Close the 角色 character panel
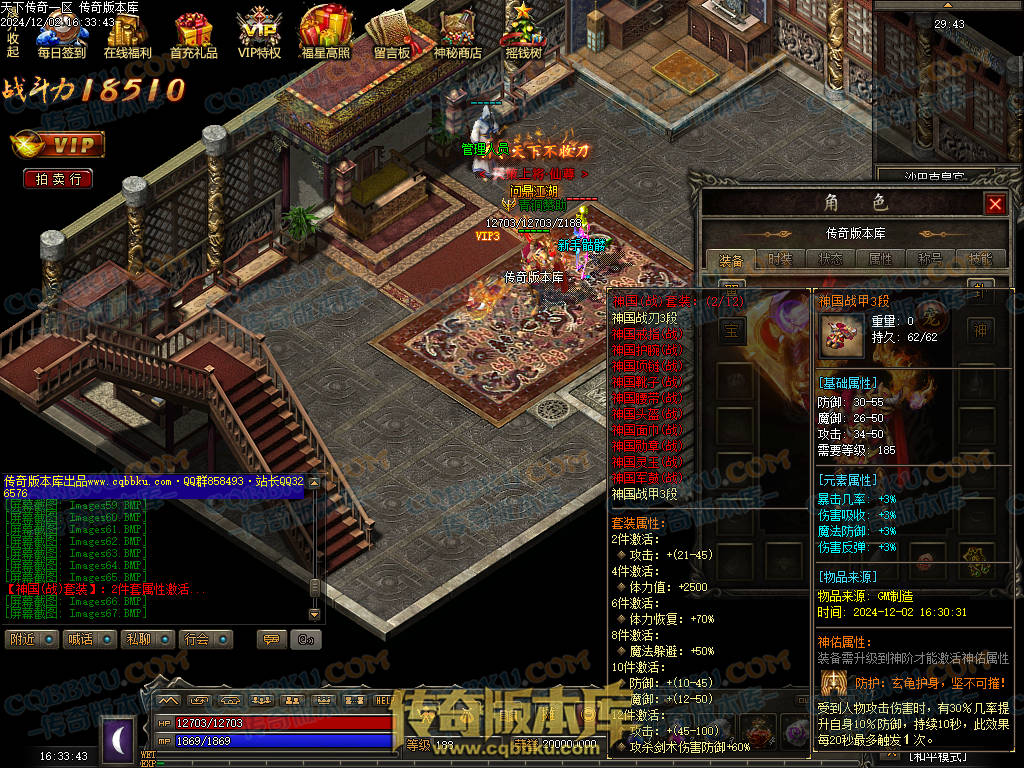This screenshot has width=1024, height=768. click(x=994, y=204)
